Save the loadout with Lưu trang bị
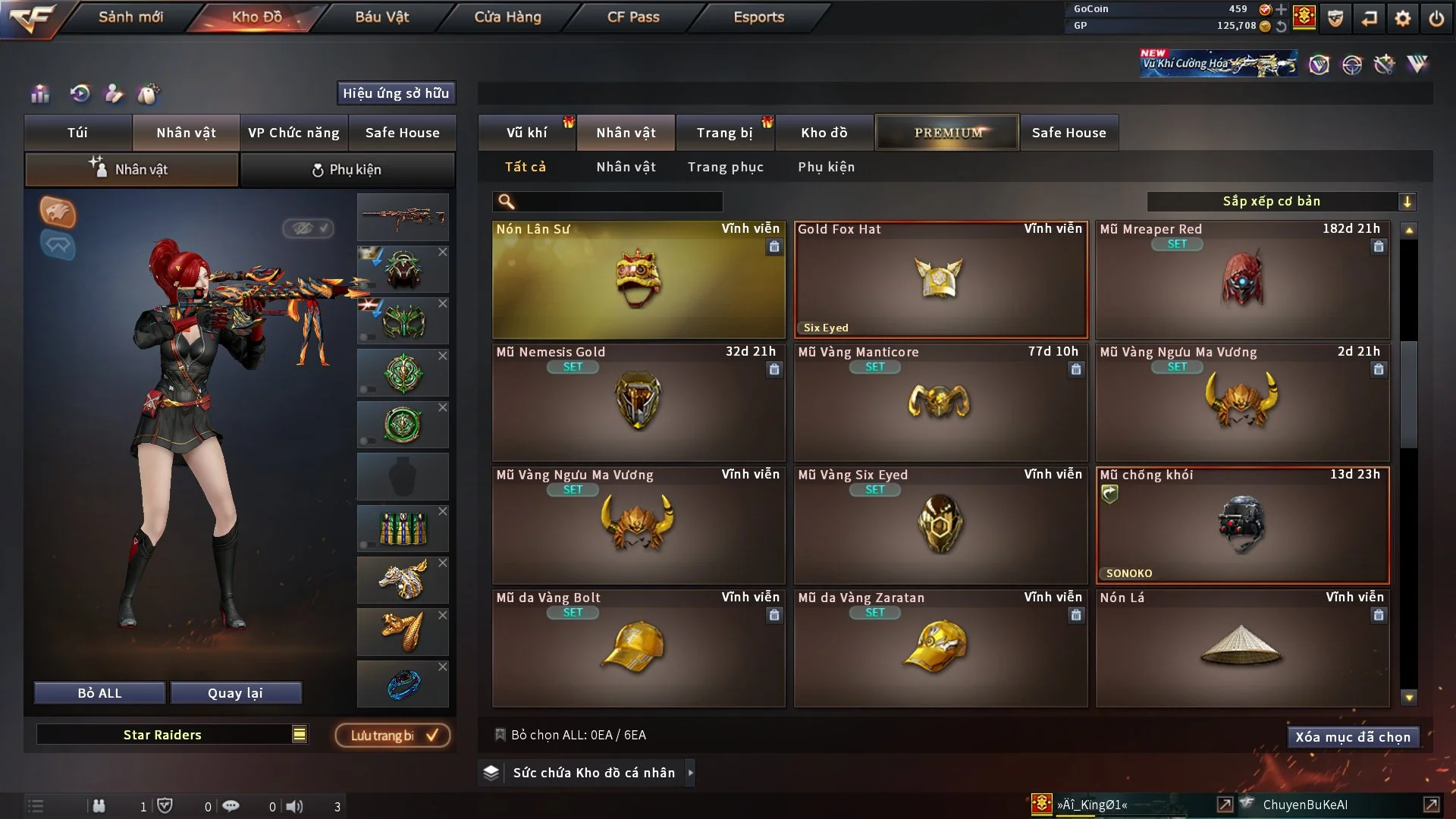Image resolution: width=1456 pixels, height=819 pixels. pos(393,736)
